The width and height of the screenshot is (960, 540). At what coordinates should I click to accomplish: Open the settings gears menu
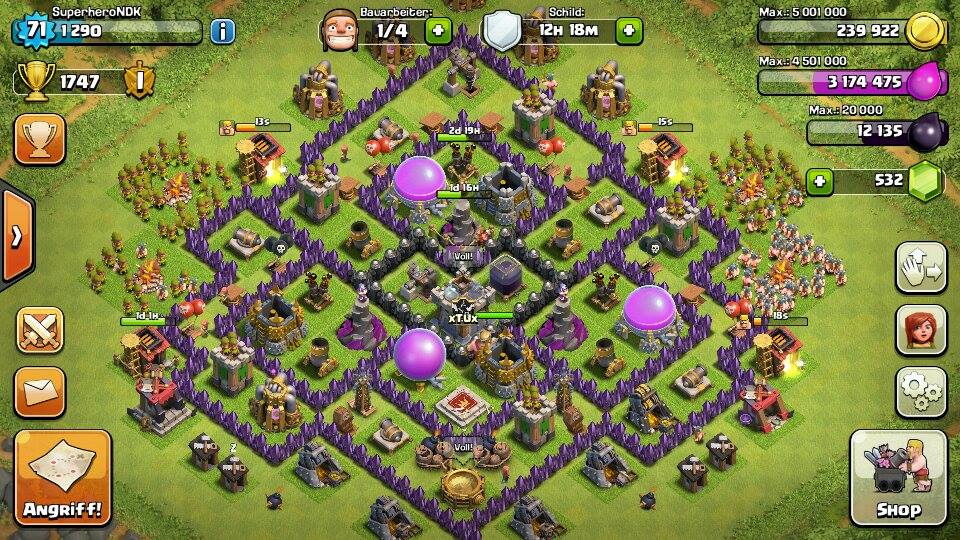pyautogui.click(x=920, y=391)
